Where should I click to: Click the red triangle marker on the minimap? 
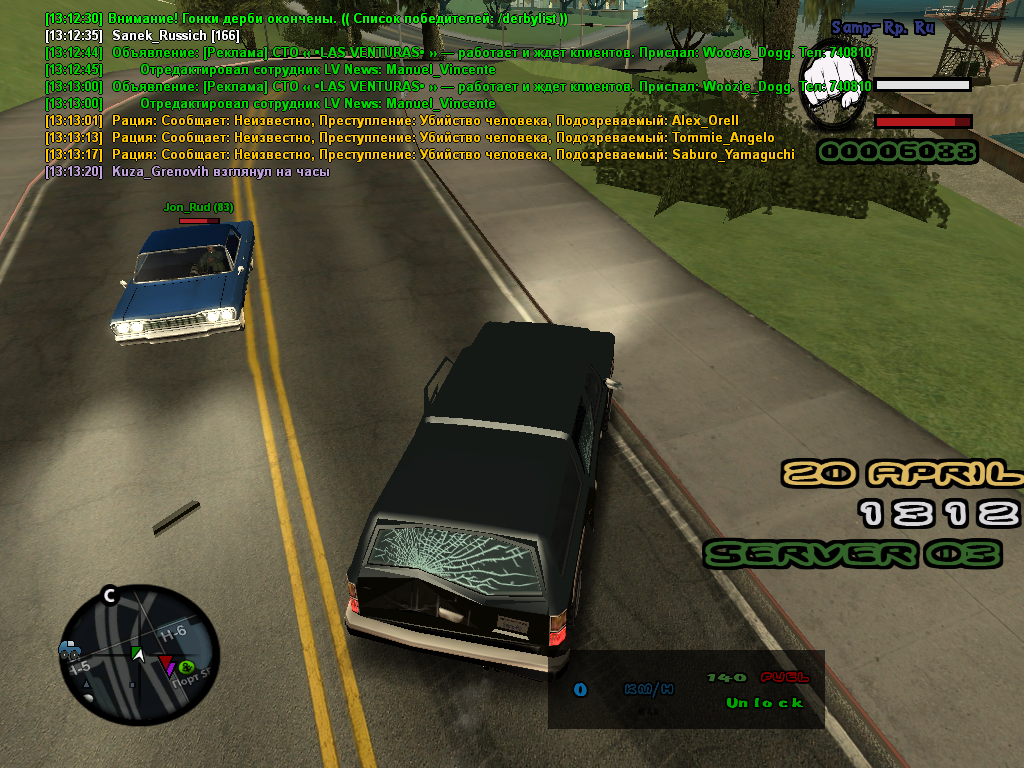[x=165, y=661]
